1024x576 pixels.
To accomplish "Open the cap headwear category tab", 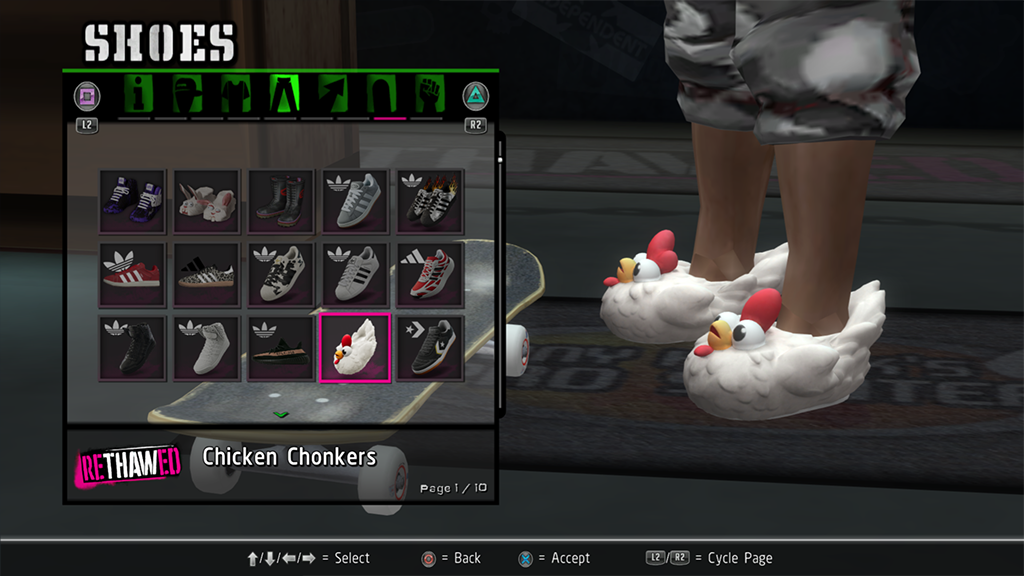I will tap(187, 96).
